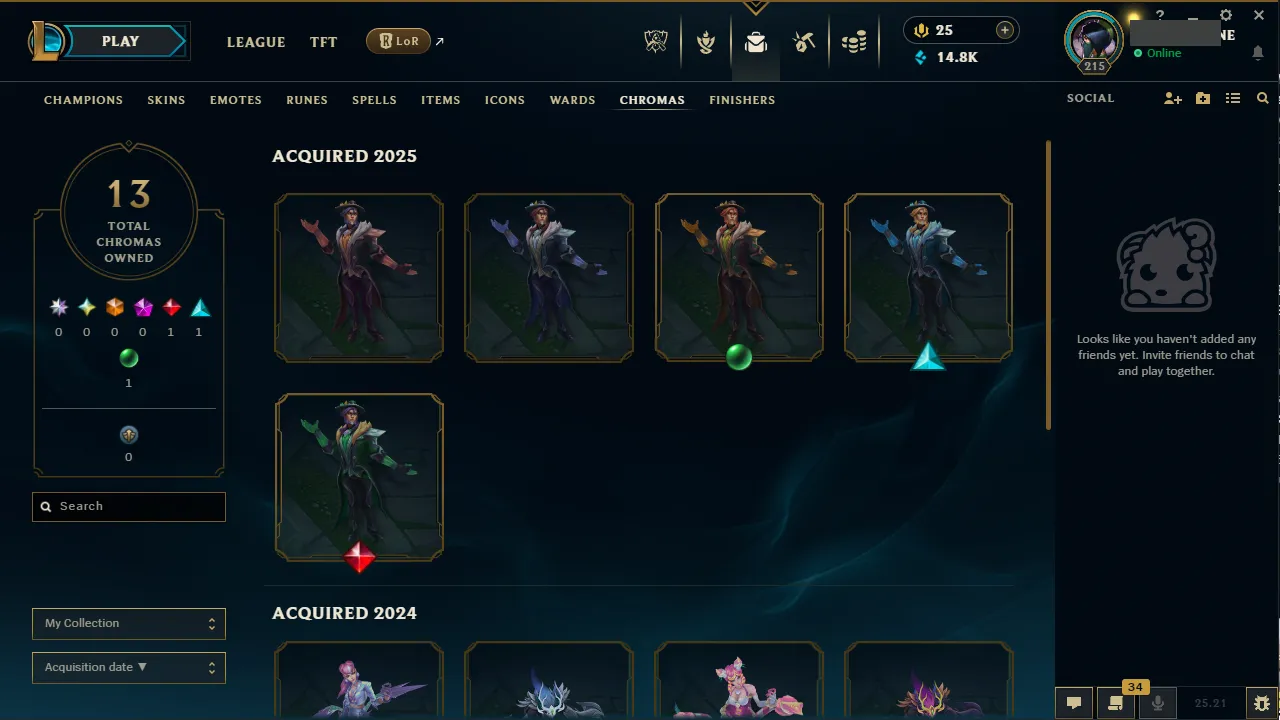The image size is (1280, 720).
Task: Toggle the ruby chroma gem filter
Action: pyautogui.click(x=170, y=307)
